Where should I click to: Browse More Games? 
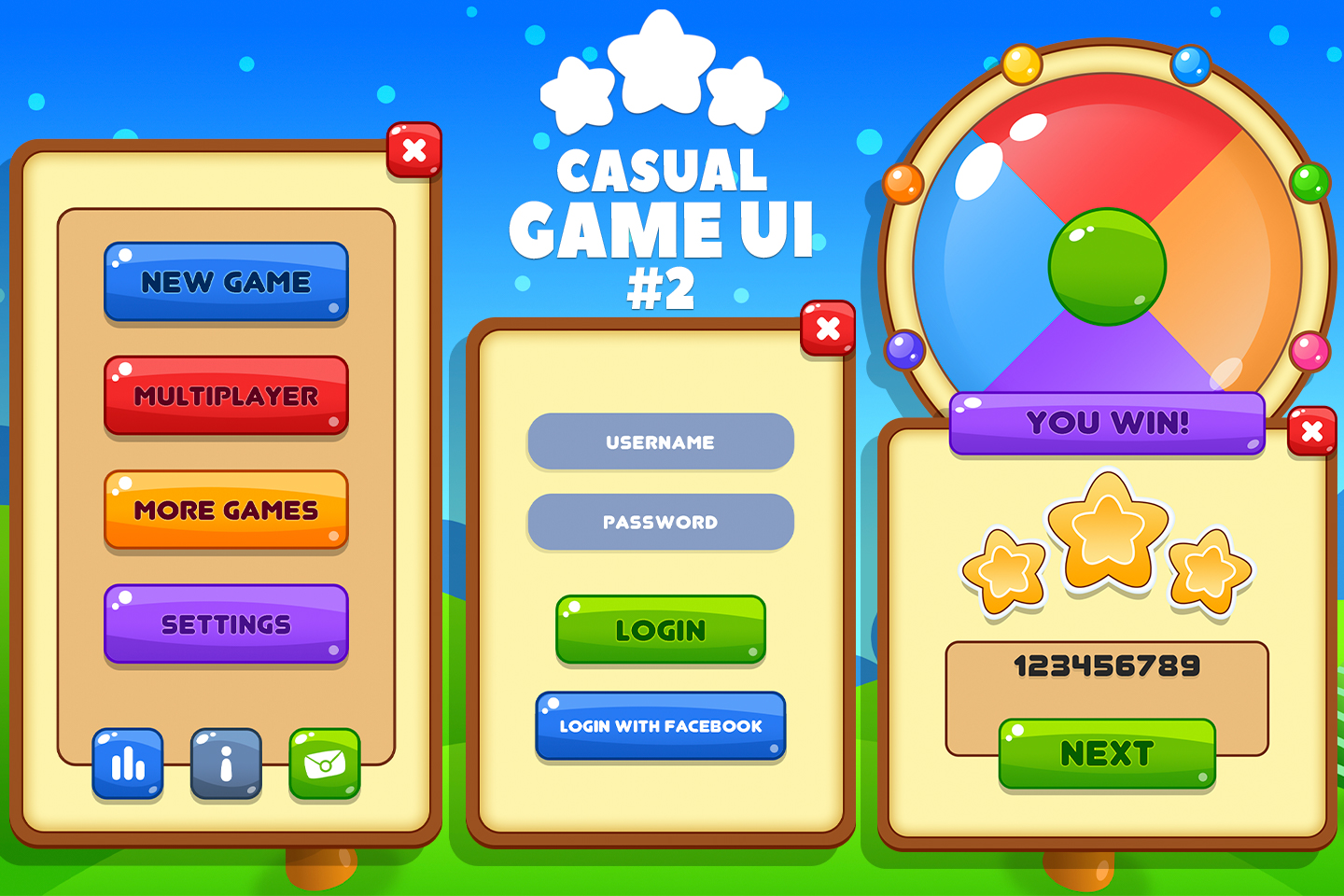pyautogui.click(x=226, y=511)
